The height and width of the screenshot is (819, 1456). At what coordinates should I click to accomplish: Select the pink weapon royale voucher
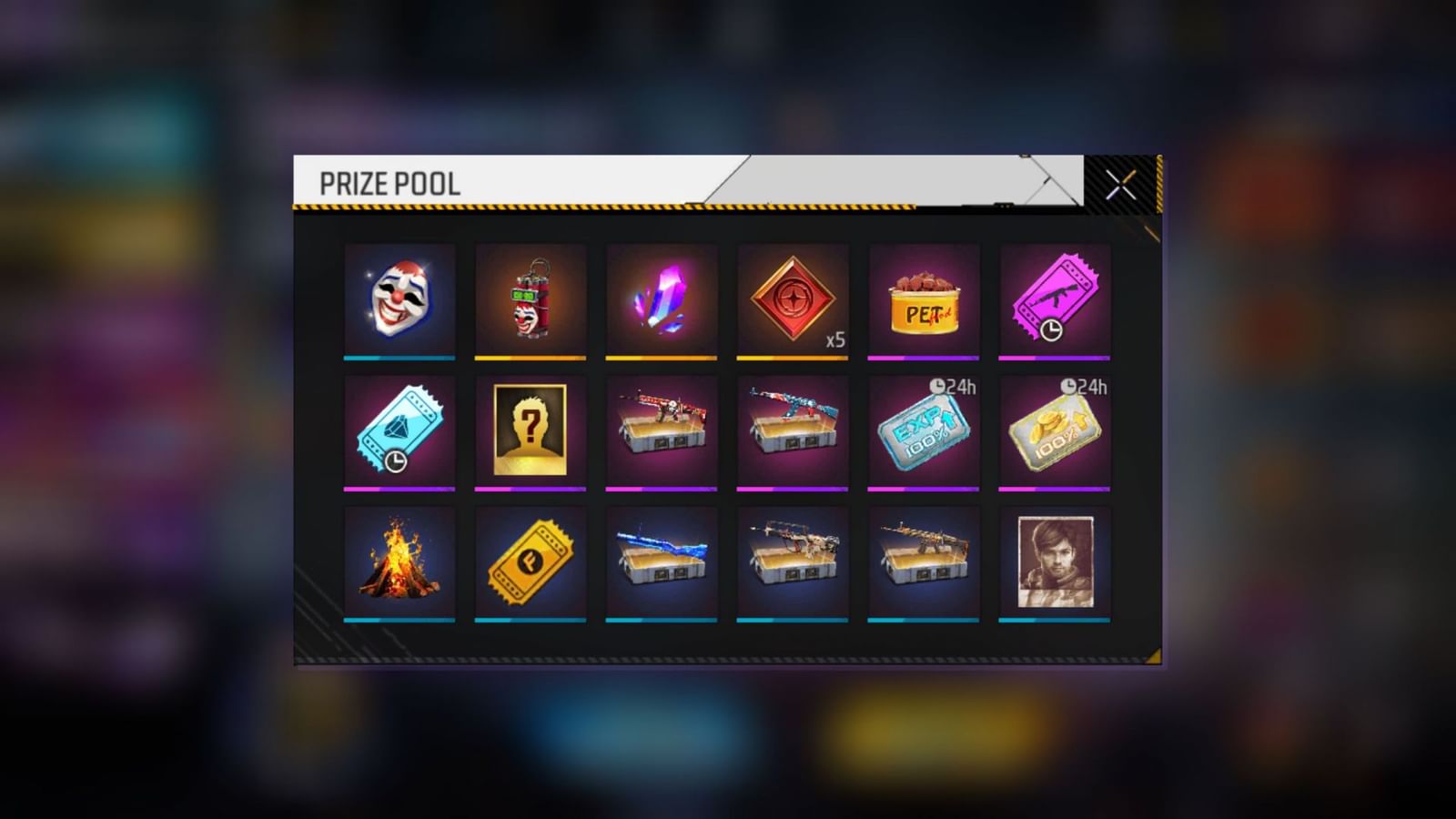[x=1055, y=300]
